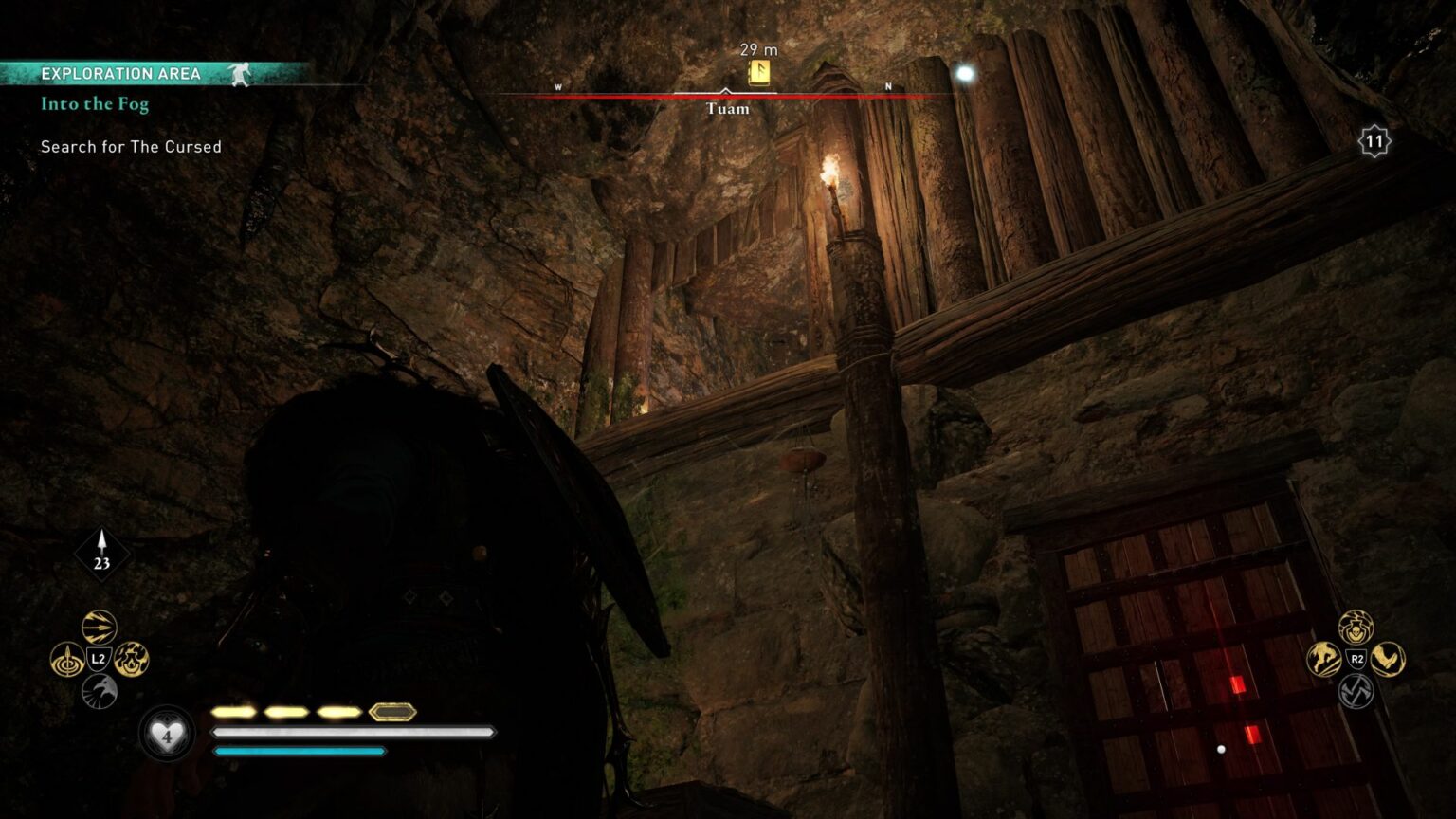Click the power level 11 badge
Image resolution: width=1456 pixels, height=819 pixels.
[1374, 140]
